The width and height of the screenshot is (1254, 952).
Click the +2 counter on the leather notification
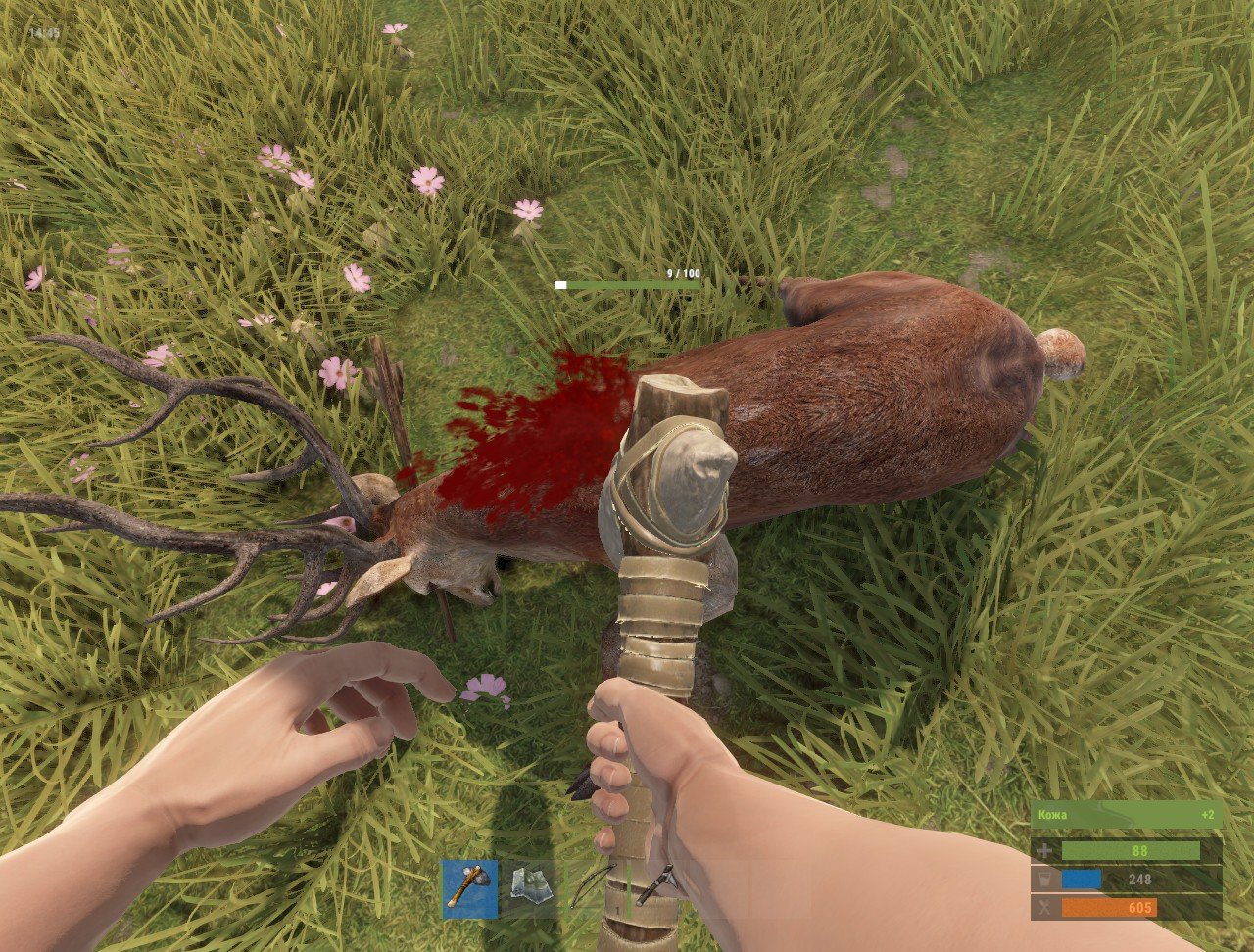1207,815
